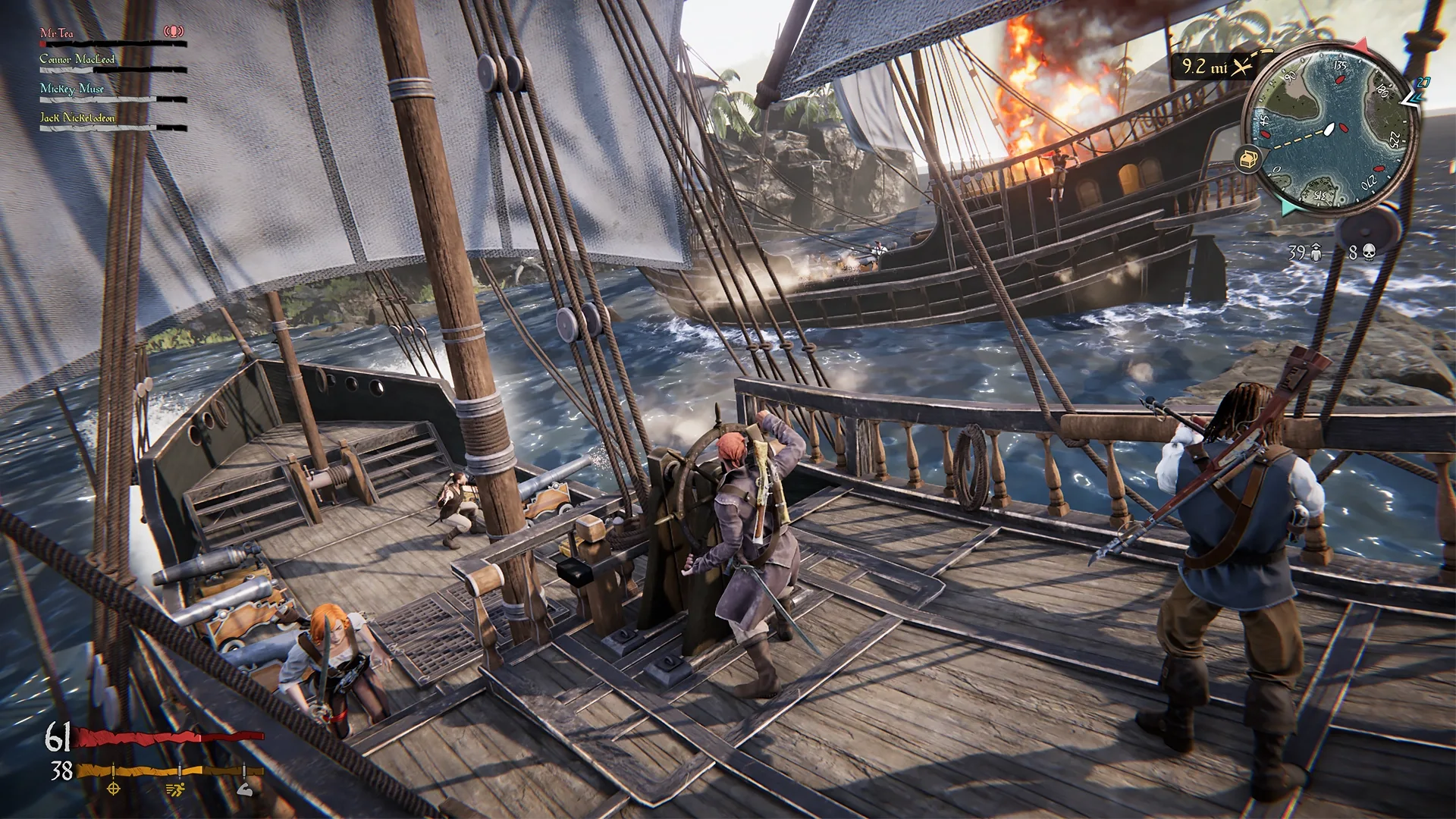This screenshot has height=819, width=1456.
Task: Pick Jack Nickelodeon in the crew list
Action: [x=77, y=118]
